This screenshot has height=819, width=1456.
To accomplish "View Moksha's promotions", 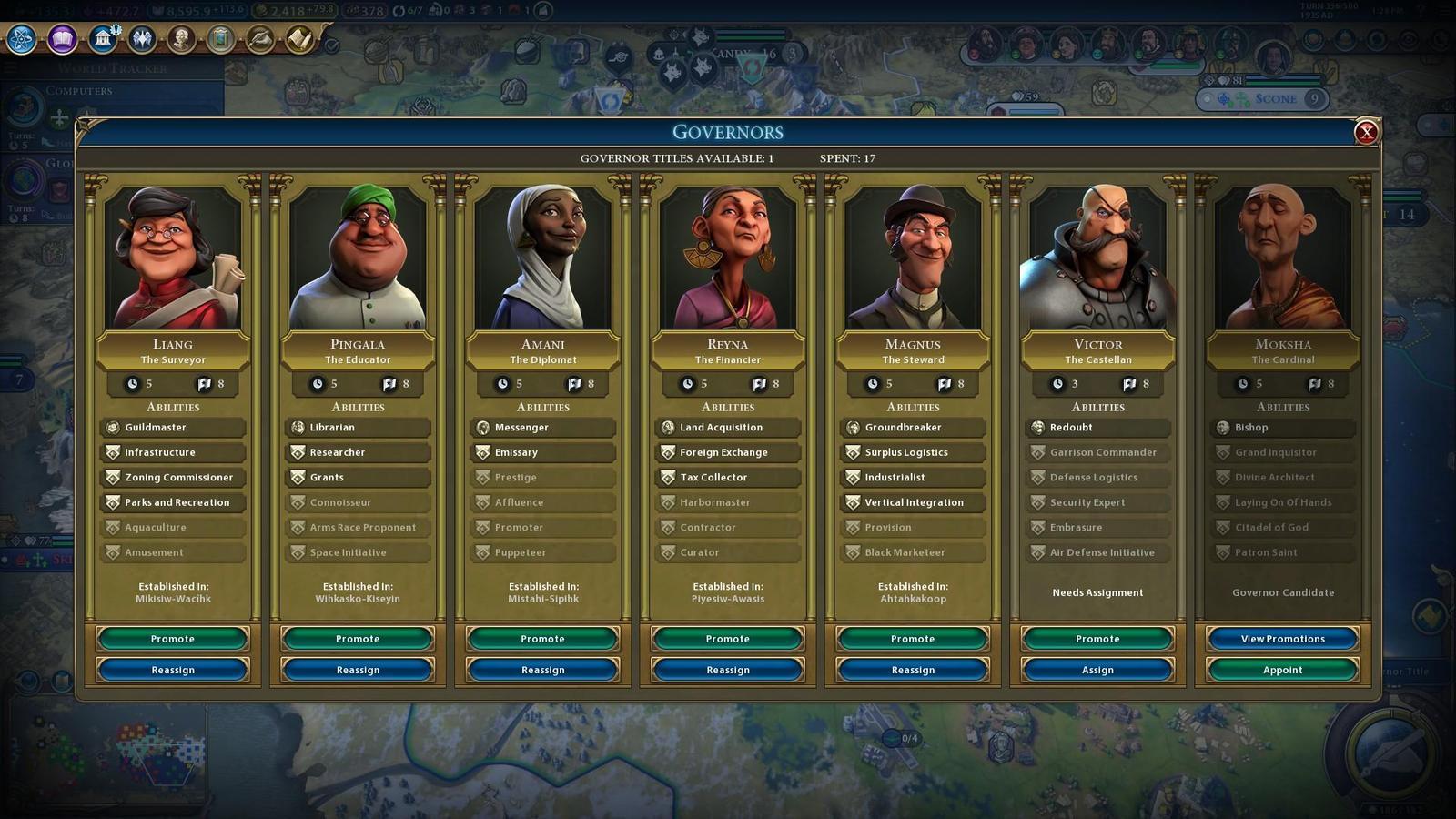I will point(1282,639).
